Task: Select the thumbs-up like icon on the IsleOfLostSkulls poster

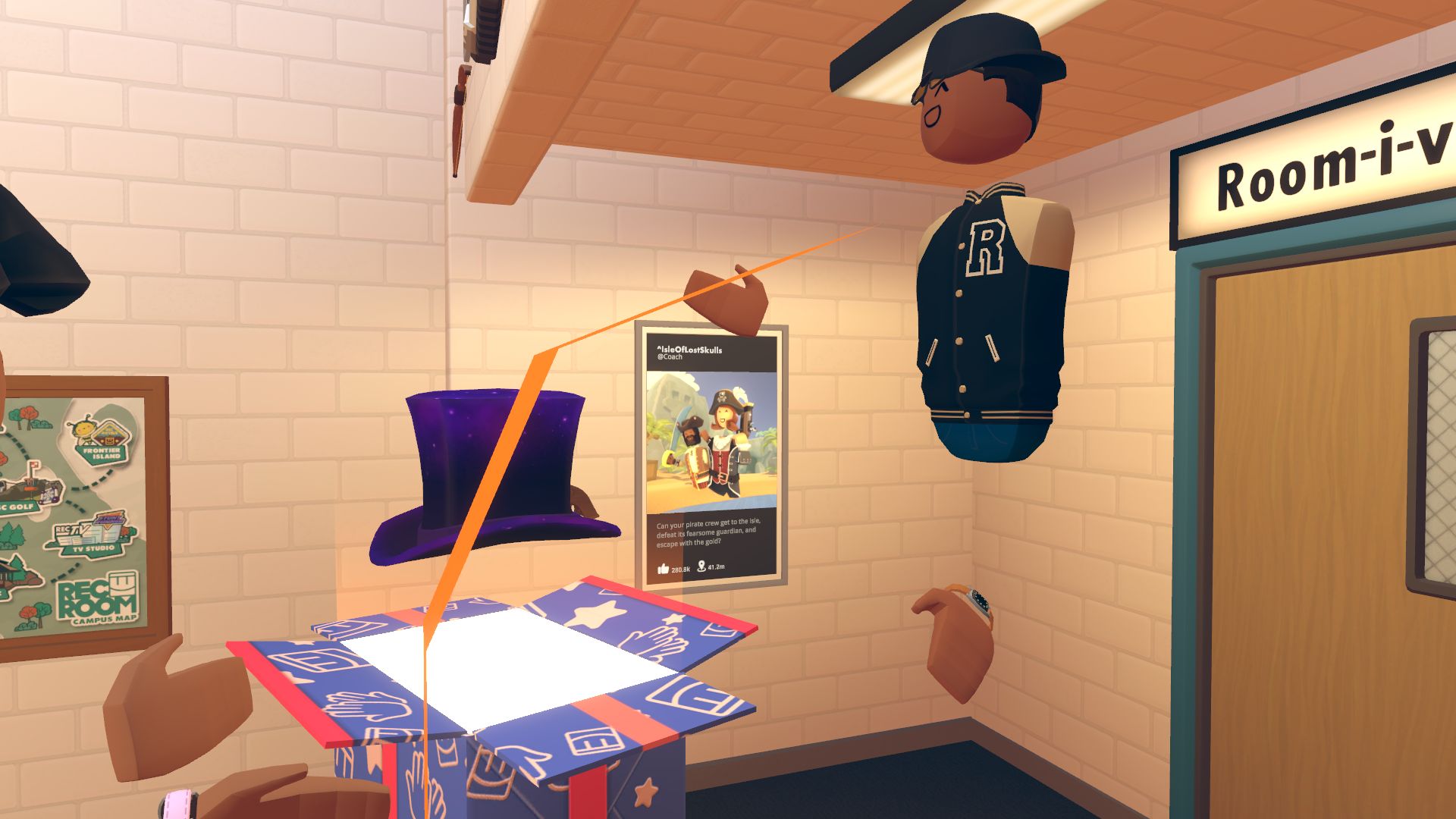Action: click(663, 569)
